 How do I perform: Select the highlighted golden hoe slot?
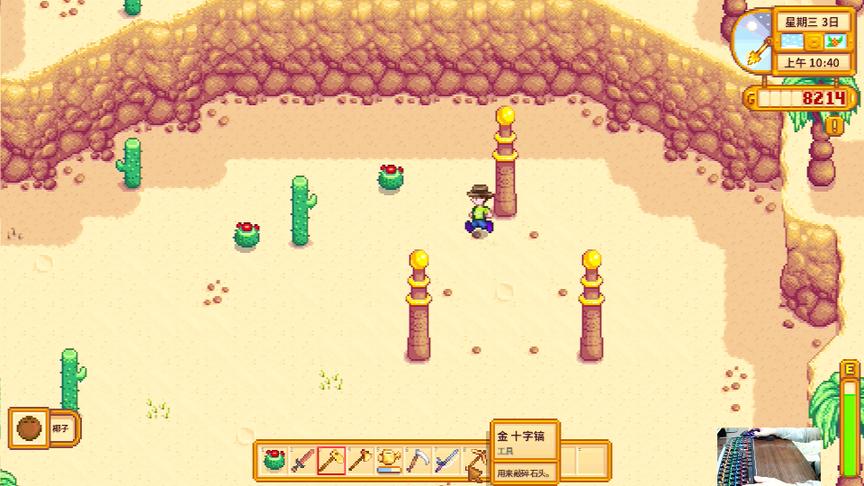(331, 460)
